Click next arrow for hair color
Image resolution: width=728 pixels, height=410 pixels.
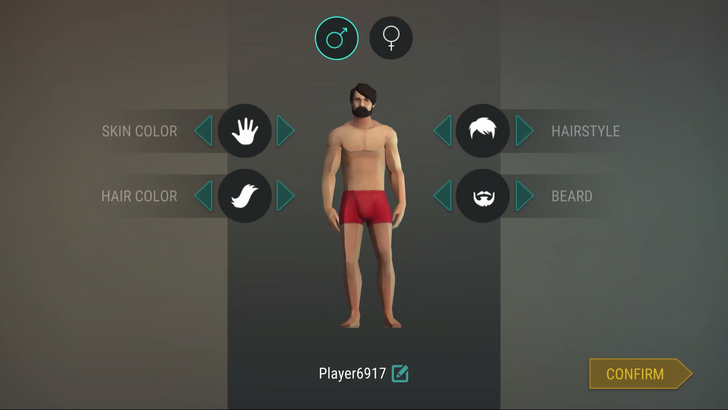pyautogui.click(x=286, y=196)
